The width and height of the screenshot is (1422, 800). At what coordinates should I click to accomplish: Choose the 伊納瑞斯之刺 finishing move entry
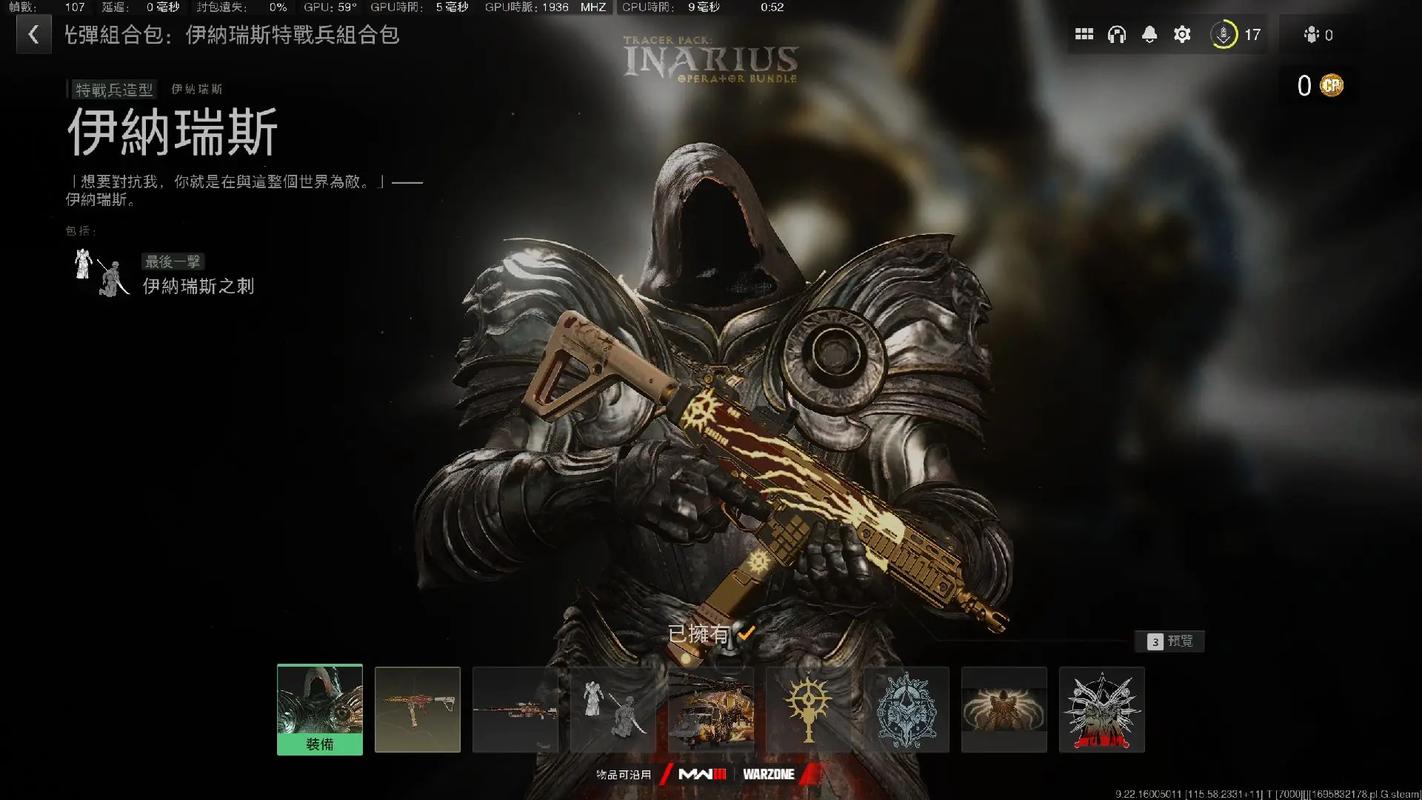197,286
